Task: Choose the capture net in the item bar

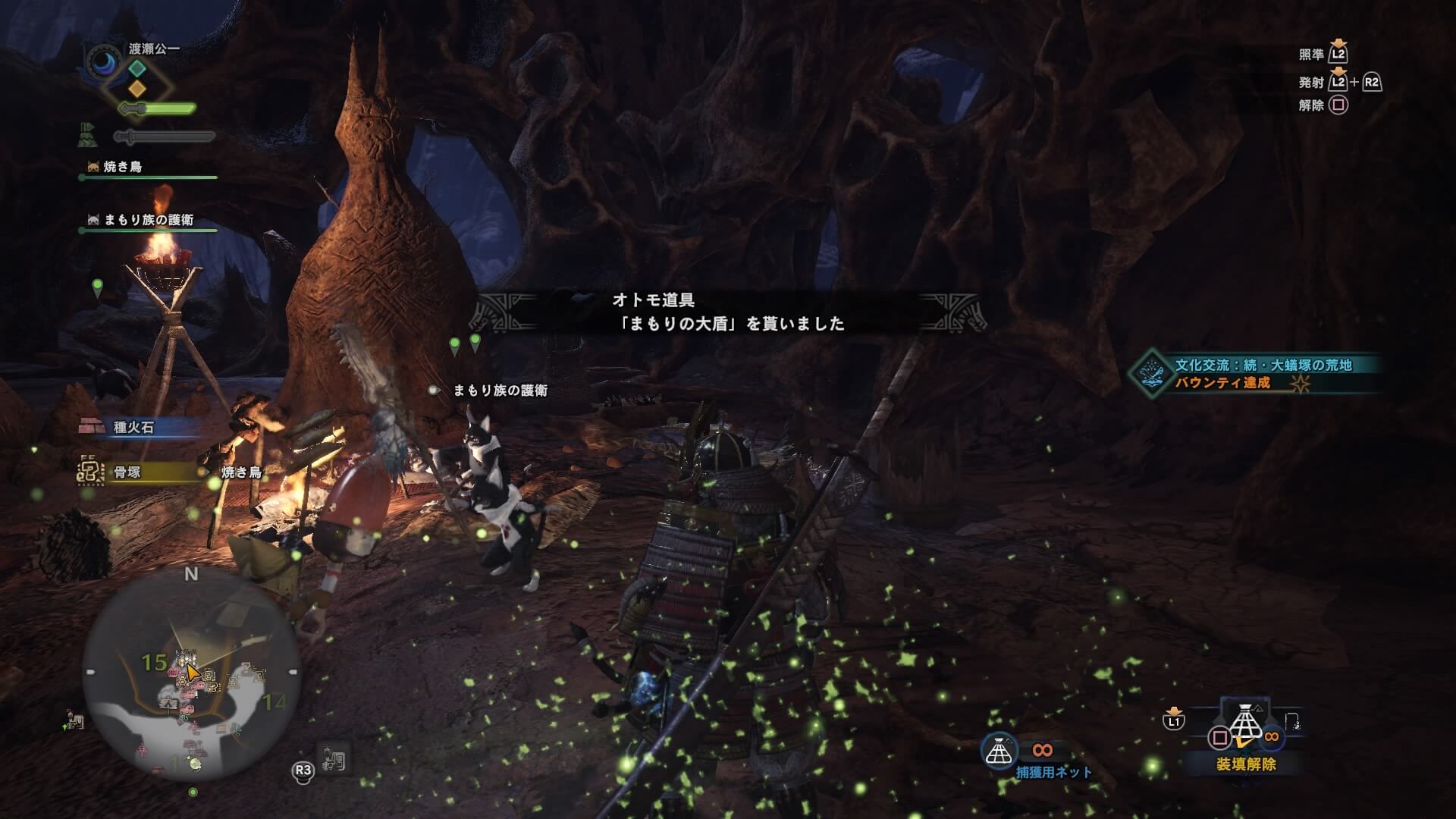Action: point(1244,724)
